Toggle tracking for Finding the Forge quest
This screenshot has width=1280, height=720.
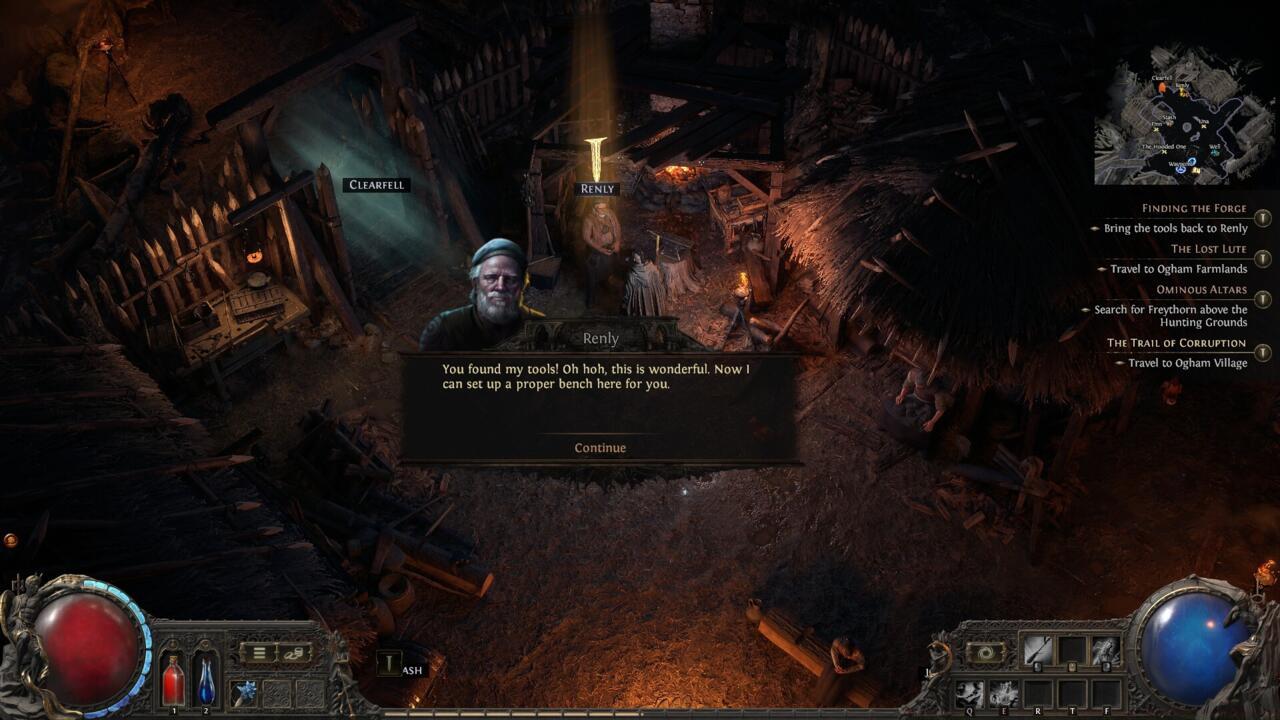click(1261, 219)
